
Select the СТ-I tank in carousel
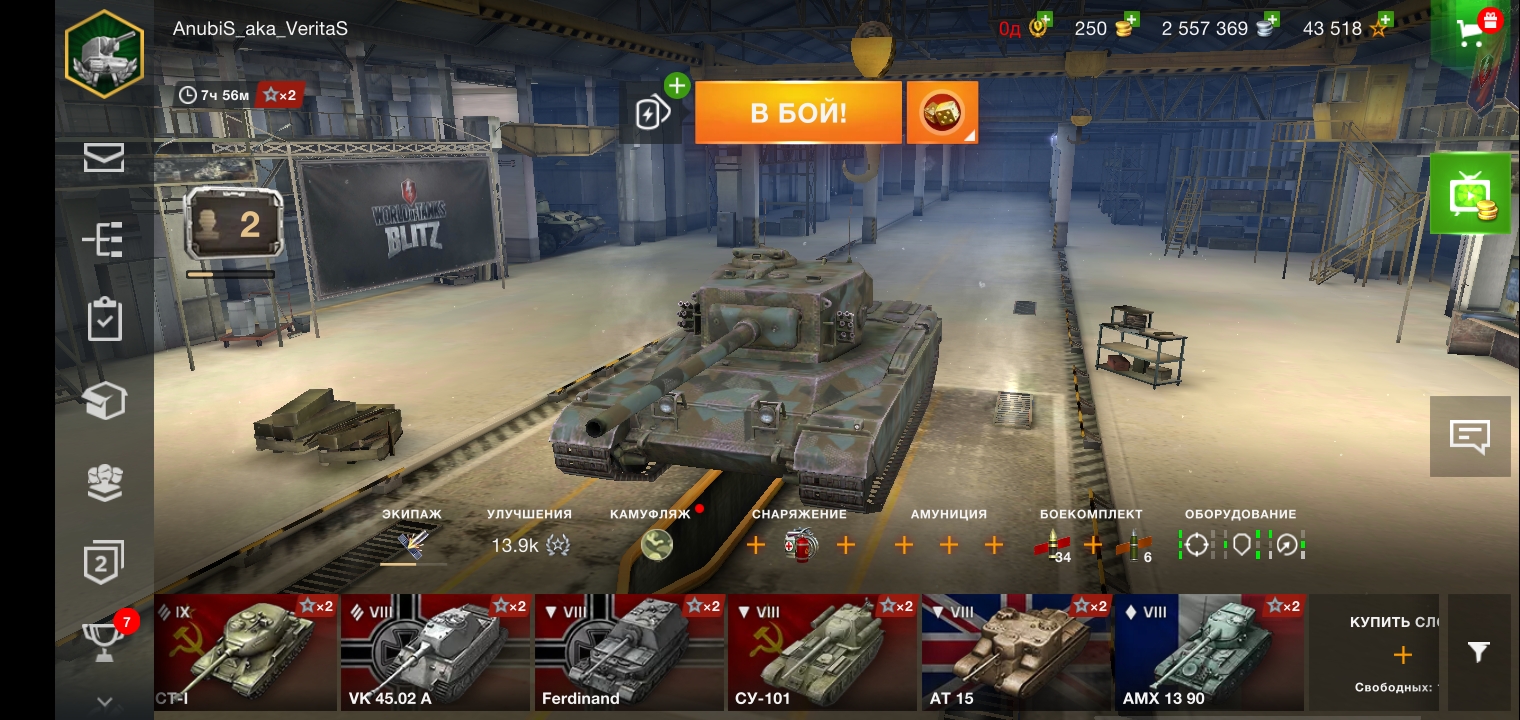(x=246, y=652)
